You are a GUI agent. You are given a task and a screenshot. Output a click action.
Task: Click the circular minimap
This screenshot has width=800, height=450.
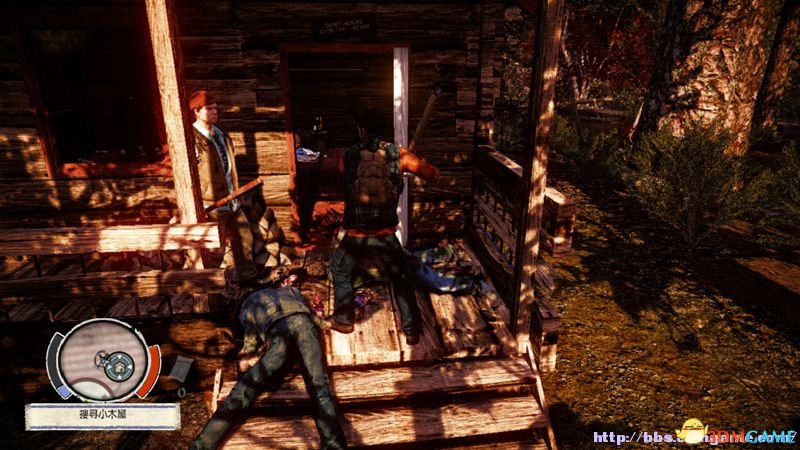[x=102, y=359]
